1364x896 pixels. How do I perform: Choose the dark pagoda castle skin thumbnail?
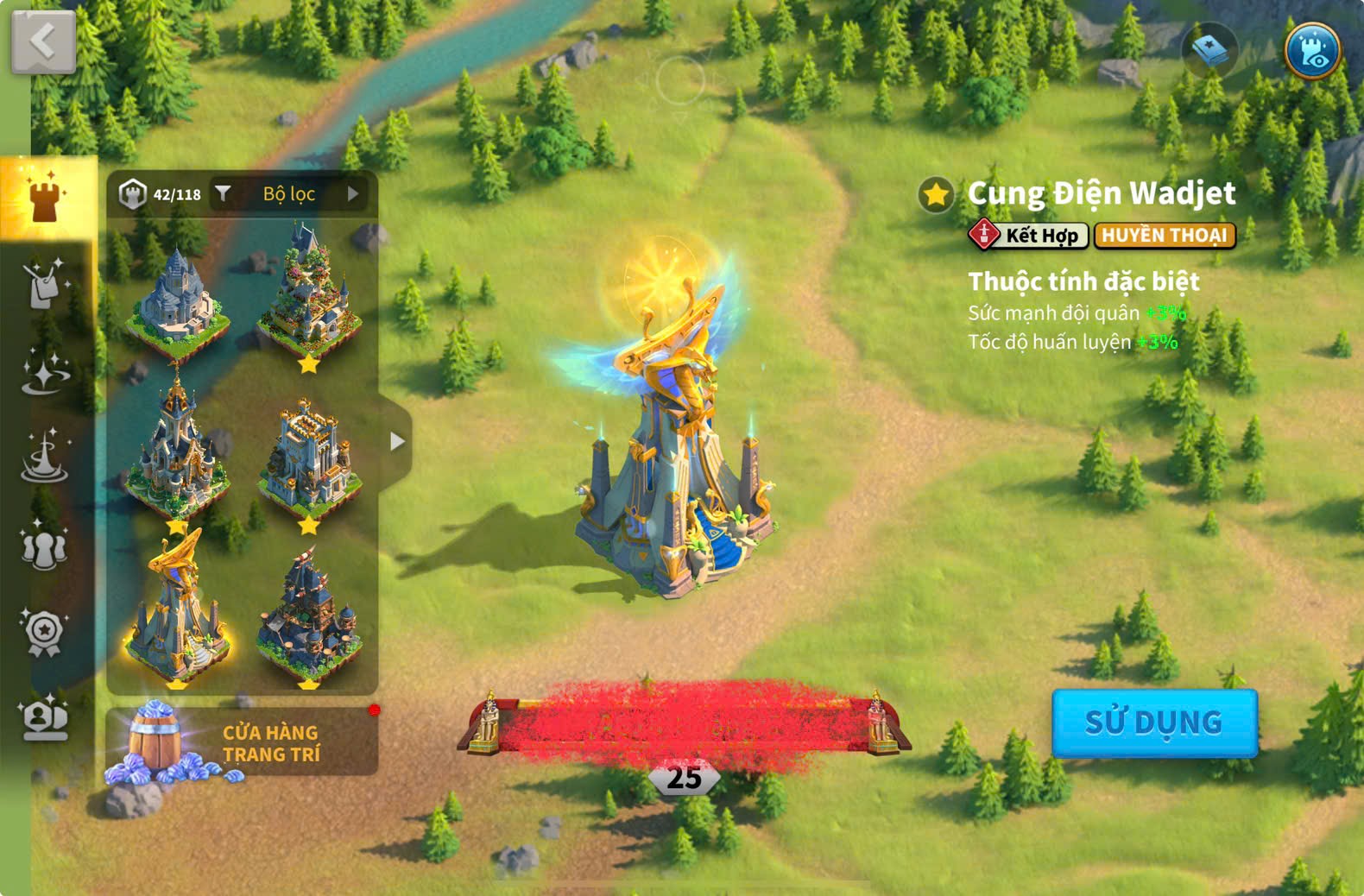pyautogui.click(x=309, y=615)
